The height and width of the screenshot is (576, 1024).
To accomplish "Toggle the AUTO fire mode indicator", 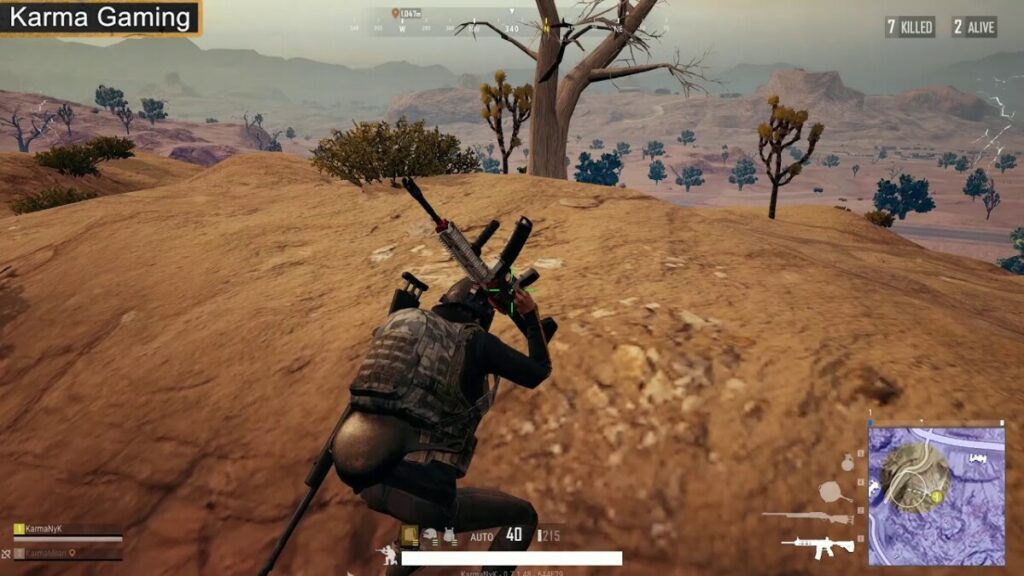I will tap(482, 537).
